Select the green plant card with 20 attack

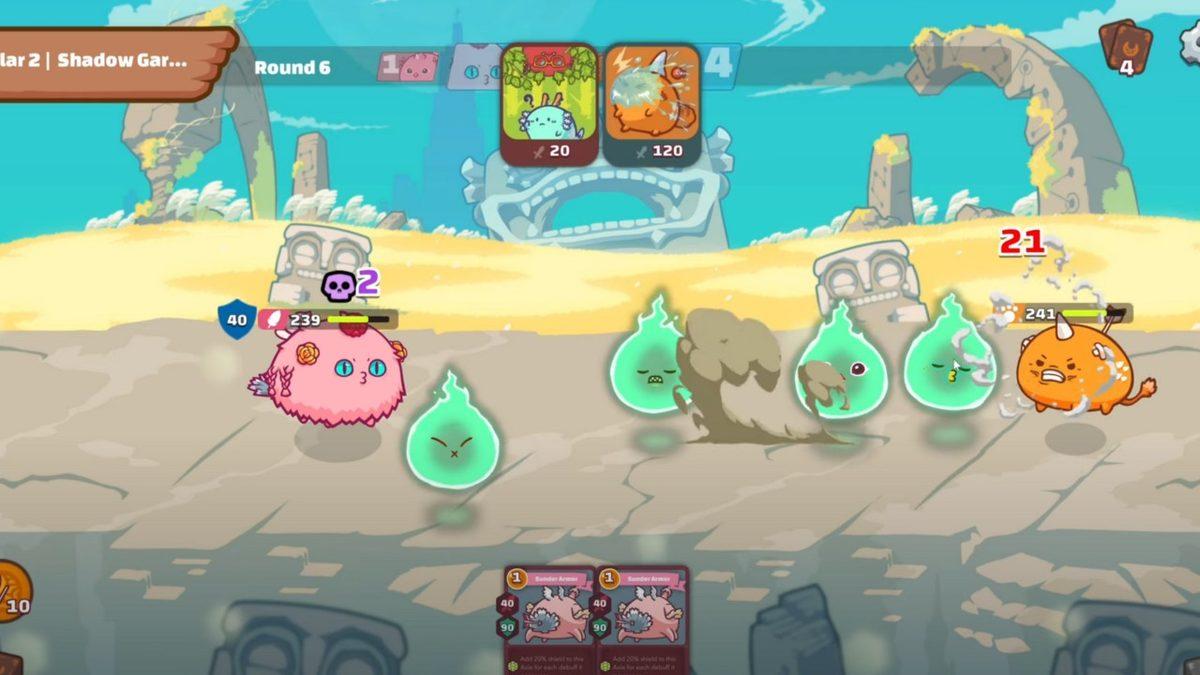[549, 104]
